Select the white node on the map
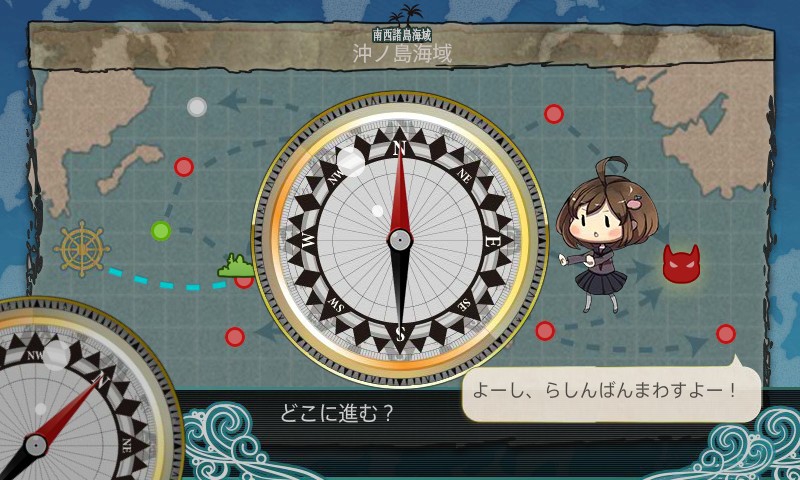The image size is (800, 480). coord(197,106)
